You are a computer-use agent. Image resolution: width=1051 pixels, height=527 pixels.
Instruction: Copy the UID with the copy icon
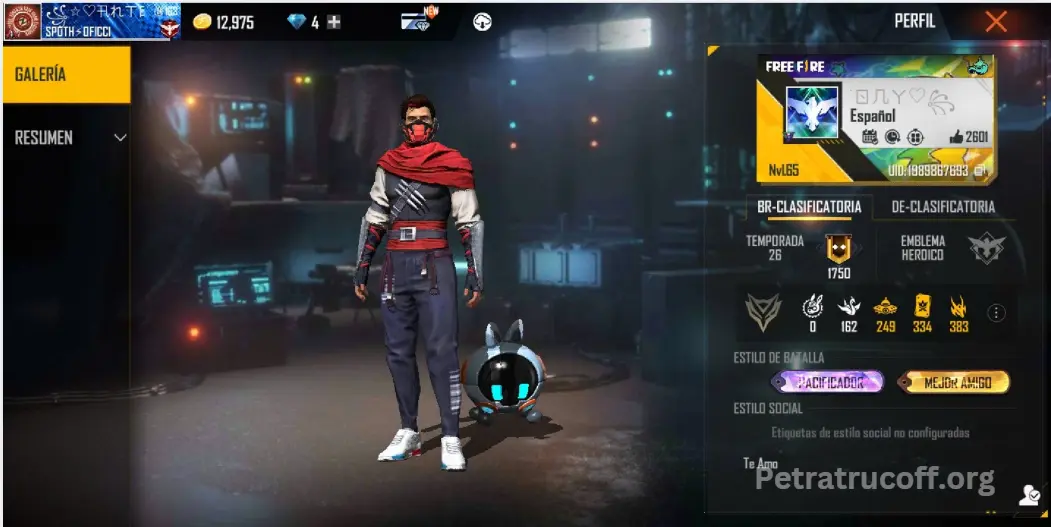(x=981, y=171)
